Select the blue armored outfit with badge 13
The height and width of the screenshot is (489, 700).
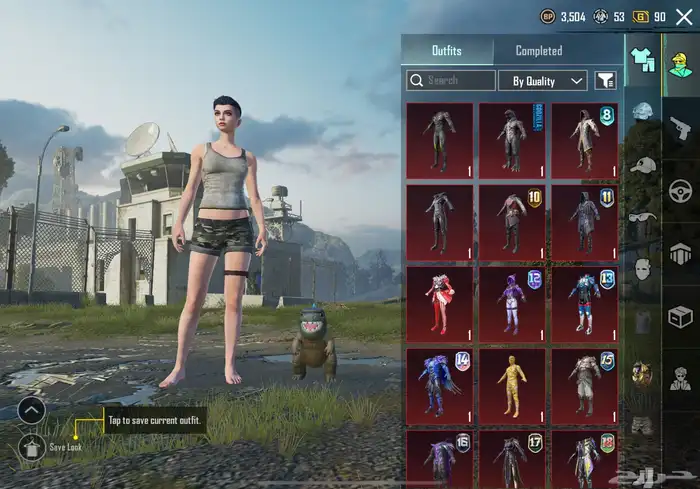584,300
